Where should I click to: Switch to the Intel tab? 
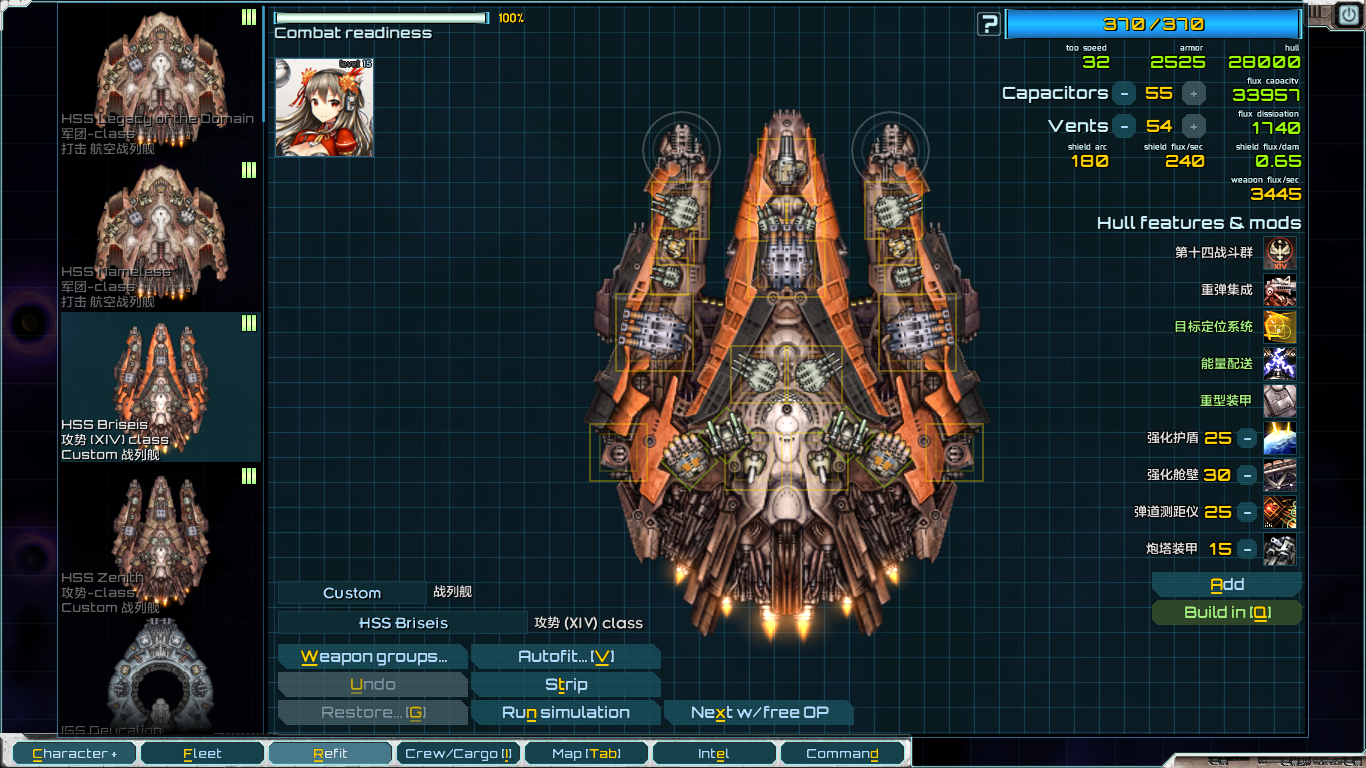(x=714, y=752)
